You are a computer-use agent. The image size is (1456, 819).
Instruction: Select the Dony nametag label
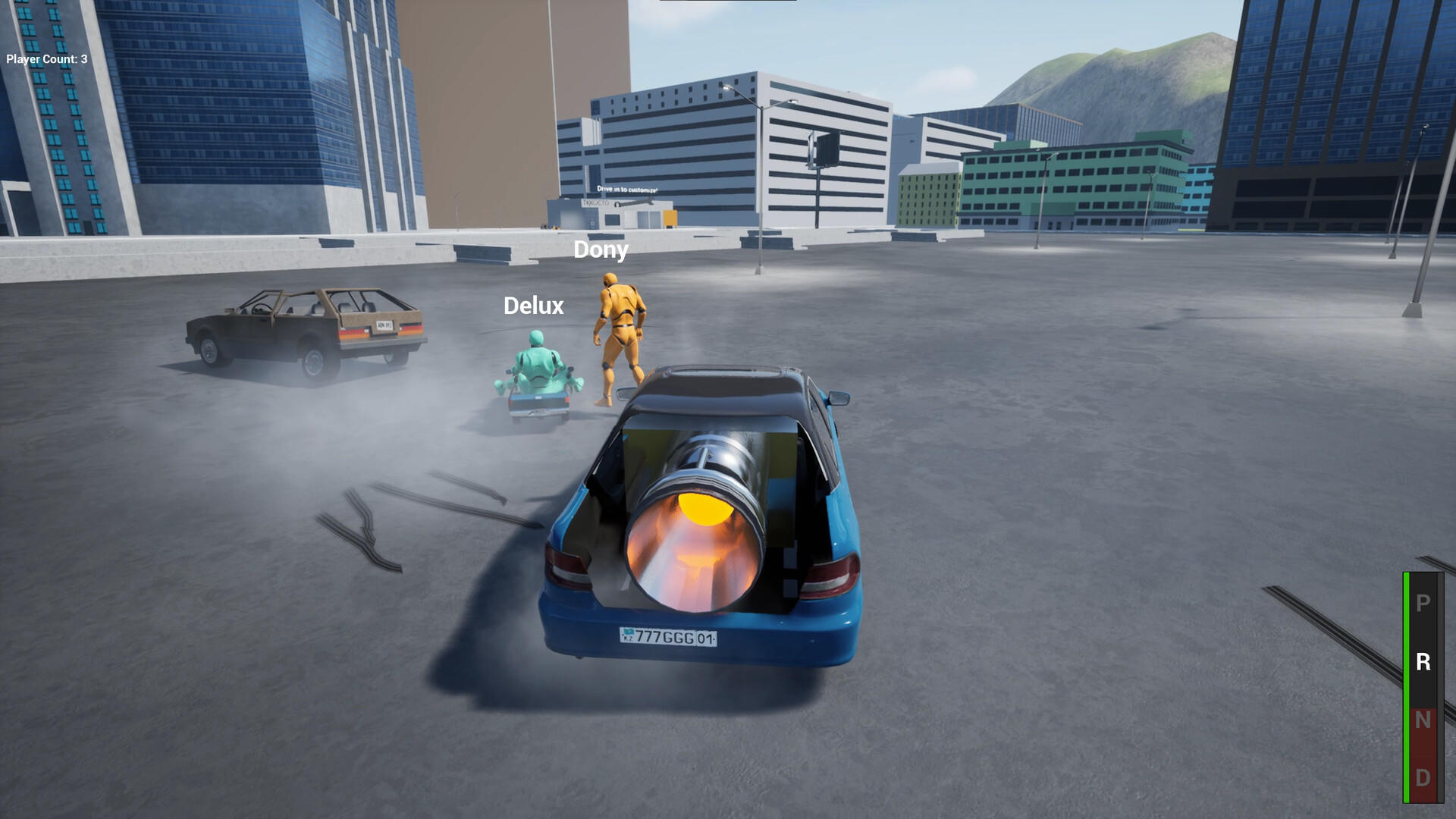pyautogui.click(x=601, y=250)
